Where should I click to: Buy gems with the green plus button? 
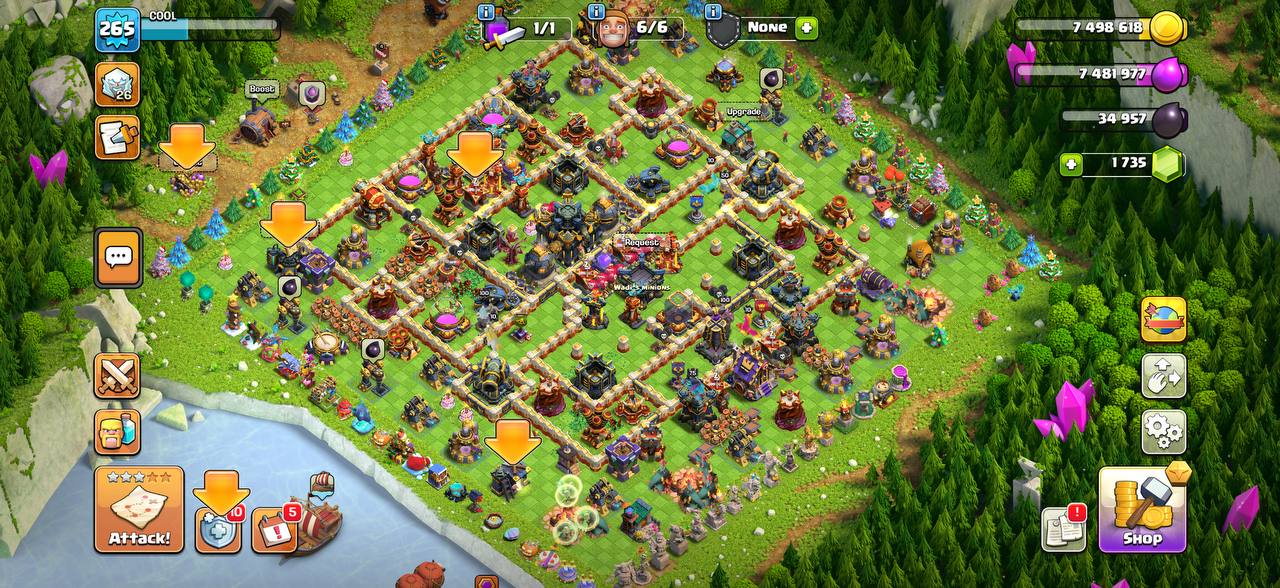coord(1072,163)
